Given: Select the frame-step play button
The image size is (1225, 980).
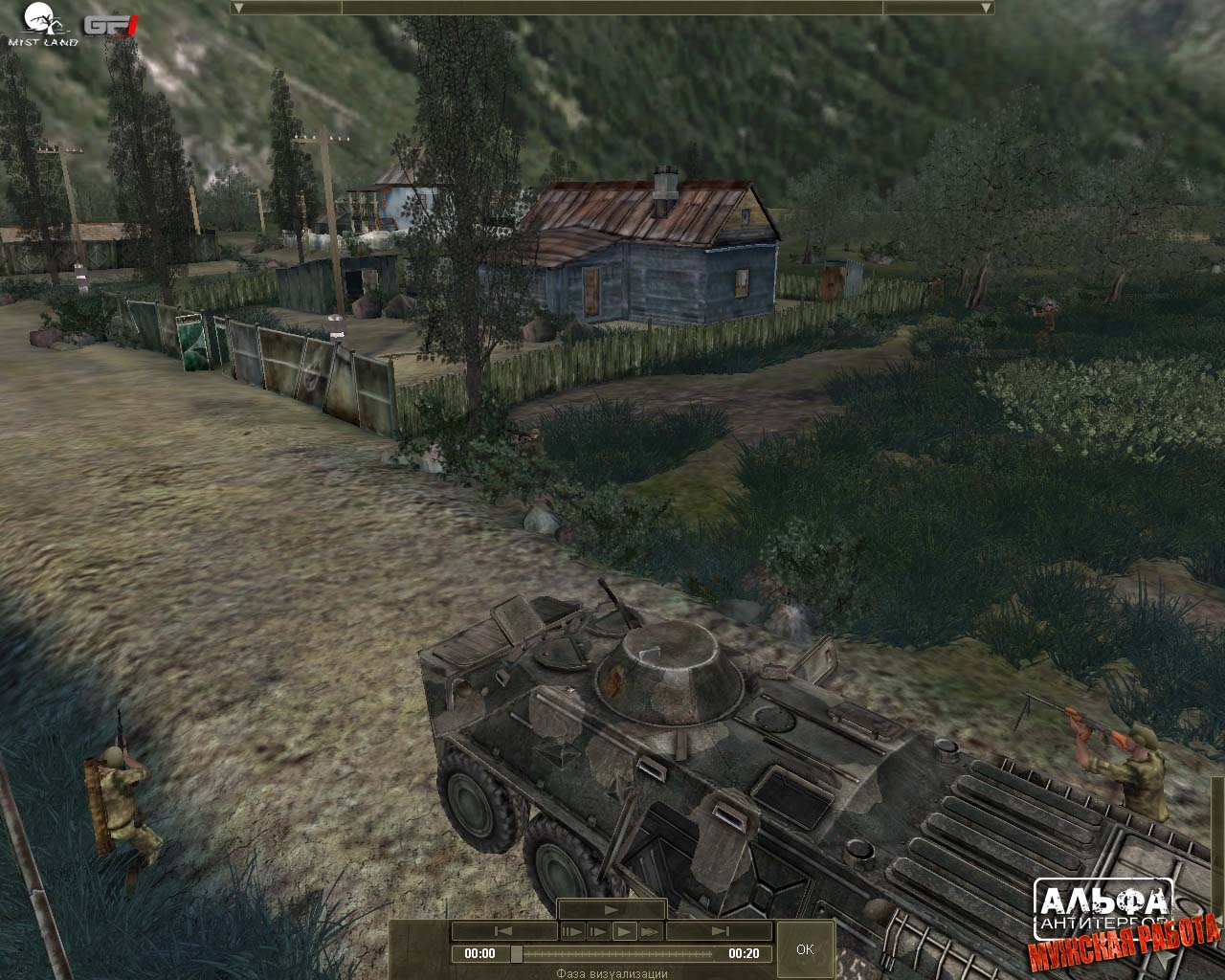Looking at the screenshot, I should (598, 931).
